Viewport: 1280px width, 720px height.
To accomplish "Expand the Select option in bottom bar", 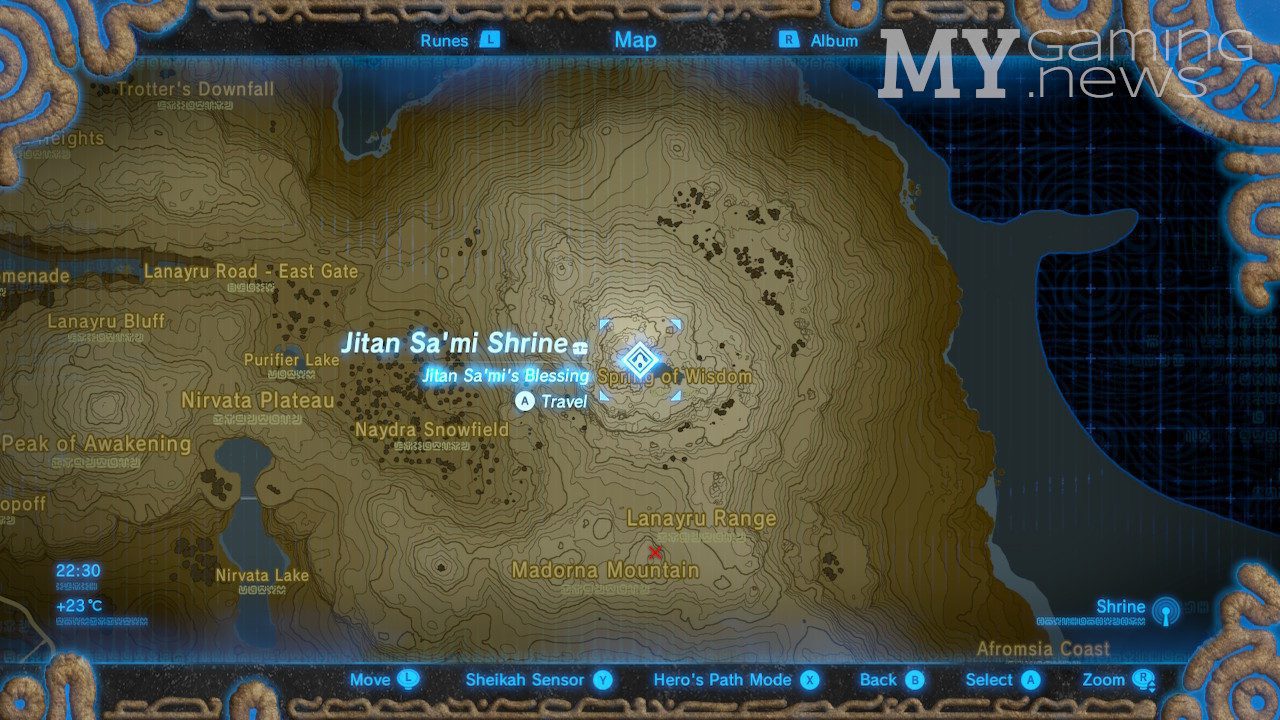I will point(993,679).
